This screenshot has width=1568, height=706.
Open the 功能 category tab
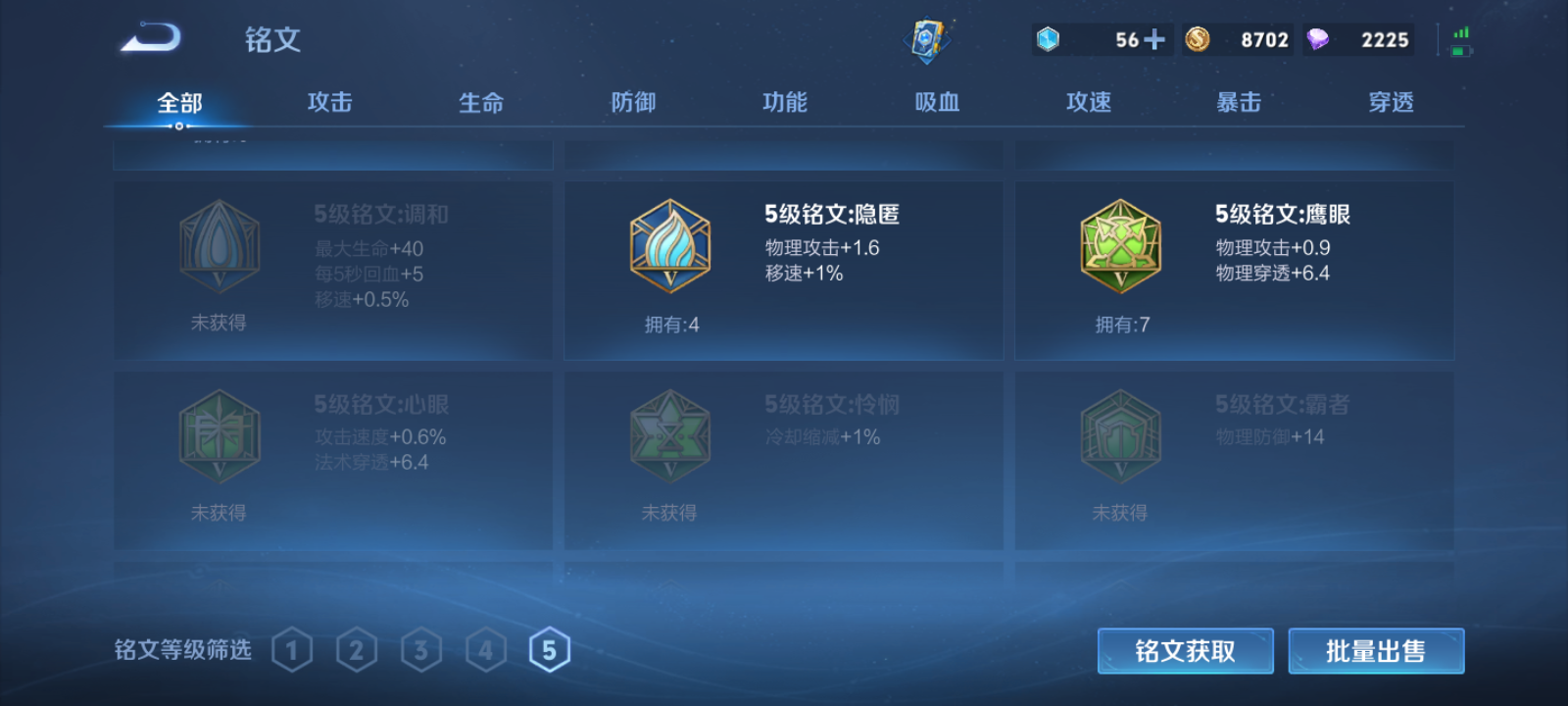coord(784,102)
